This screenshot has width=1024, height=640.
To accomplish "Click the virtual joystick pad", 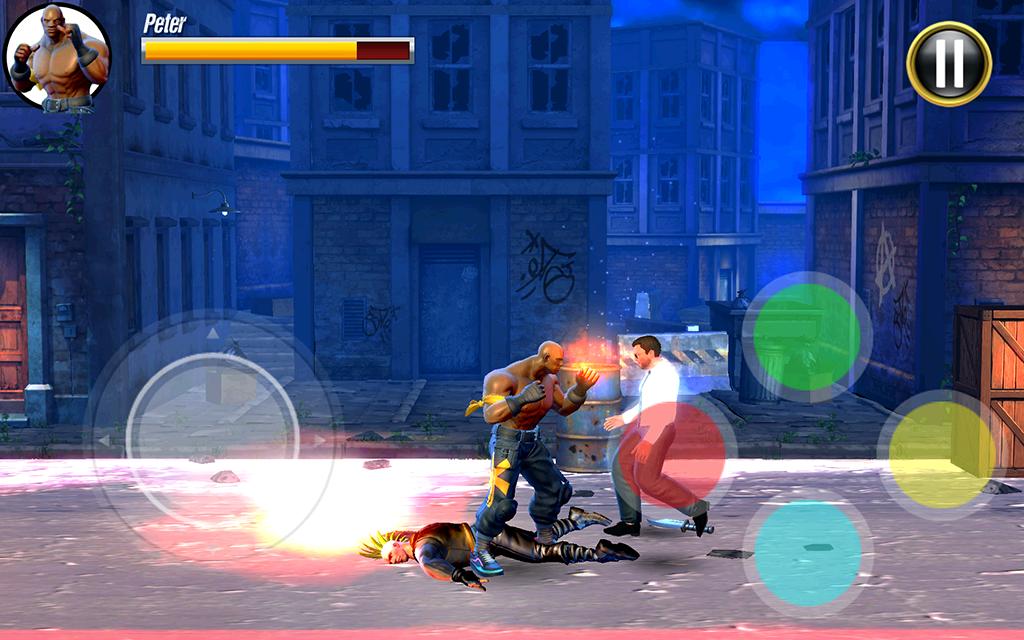I will tap(214, 438).
